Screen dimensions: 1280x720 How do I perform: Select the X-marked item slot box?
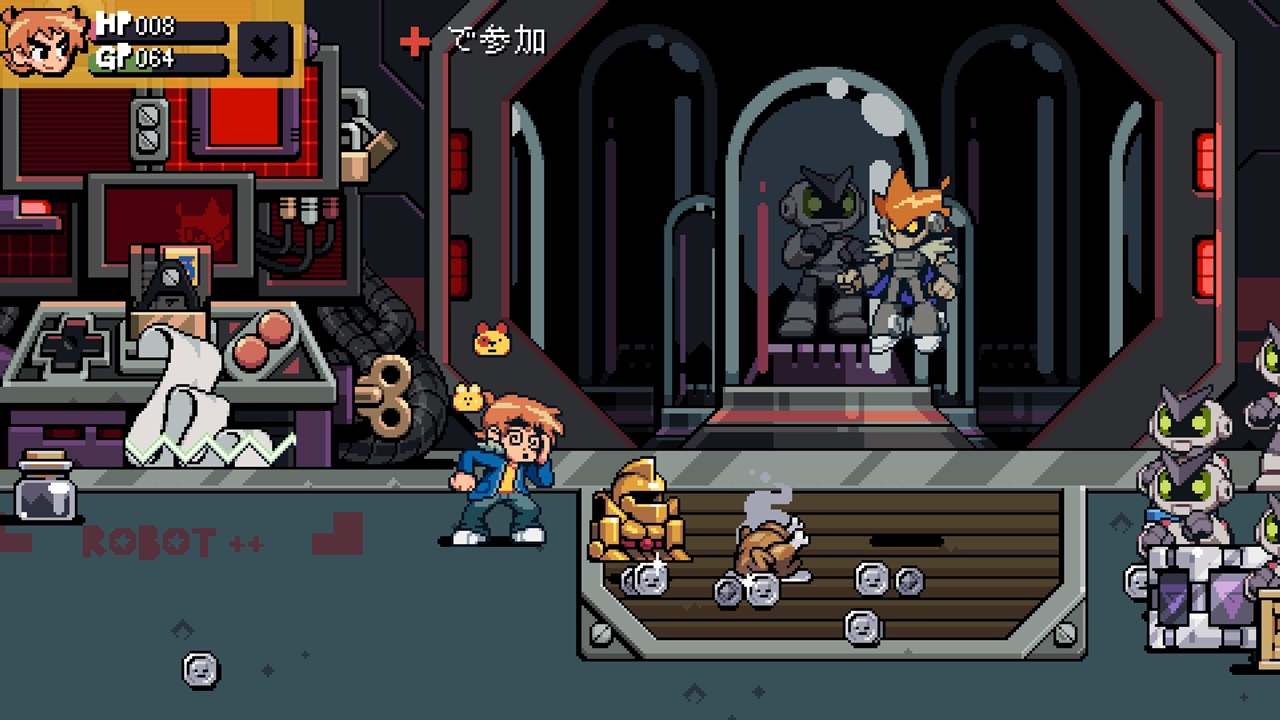tap(265, 49)
